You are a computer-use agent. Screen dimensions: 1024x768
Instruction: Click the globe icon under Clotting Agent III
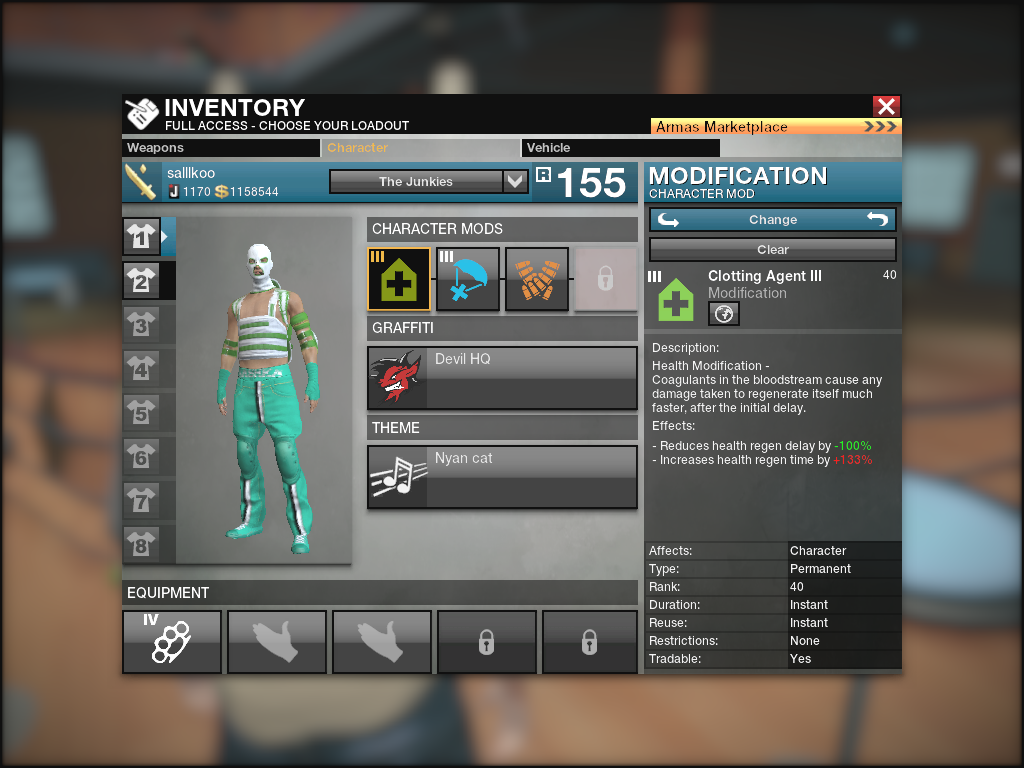724,314
